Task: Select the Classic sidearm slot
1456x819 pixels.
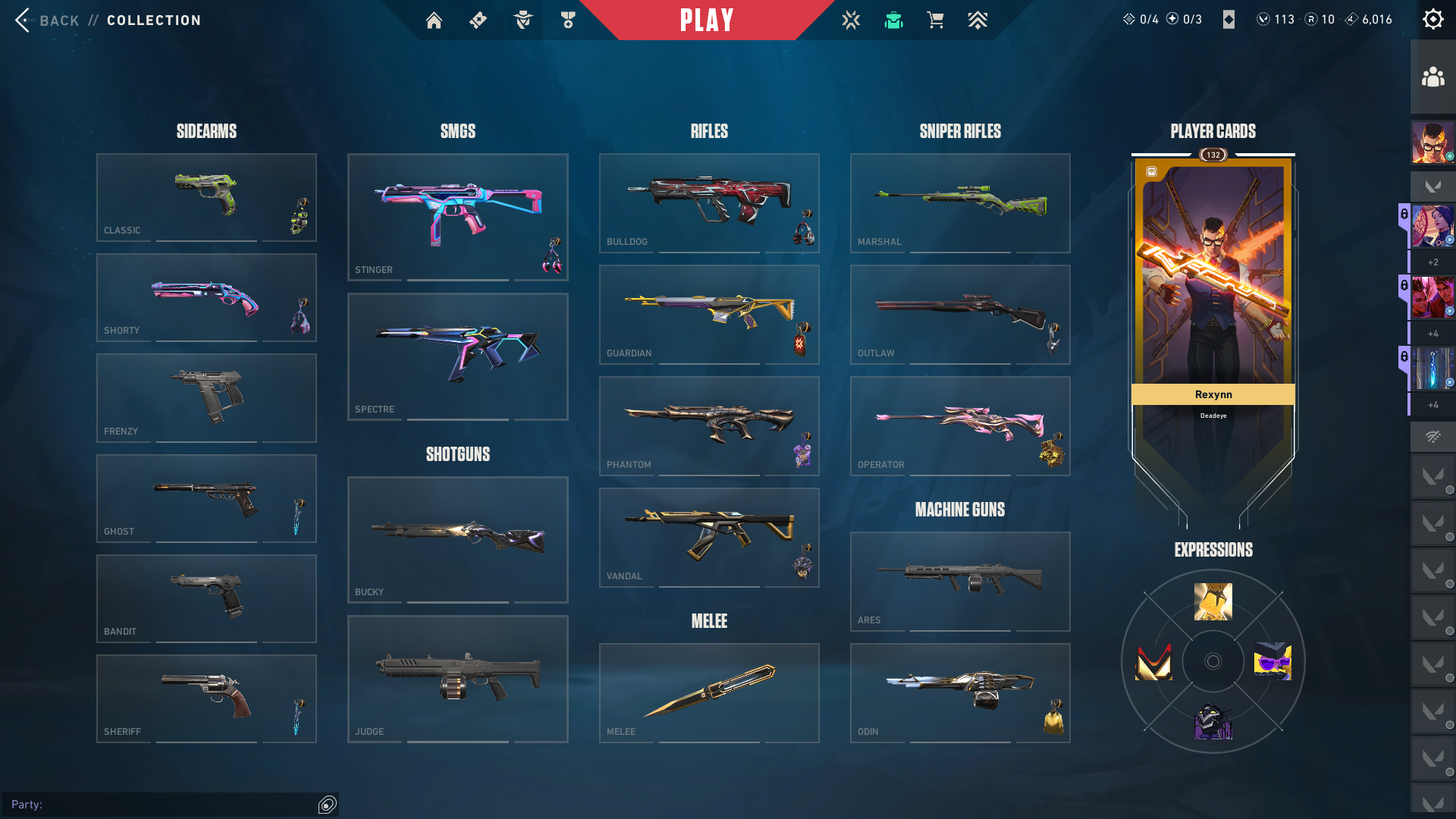Action: [x=206, y=197]
